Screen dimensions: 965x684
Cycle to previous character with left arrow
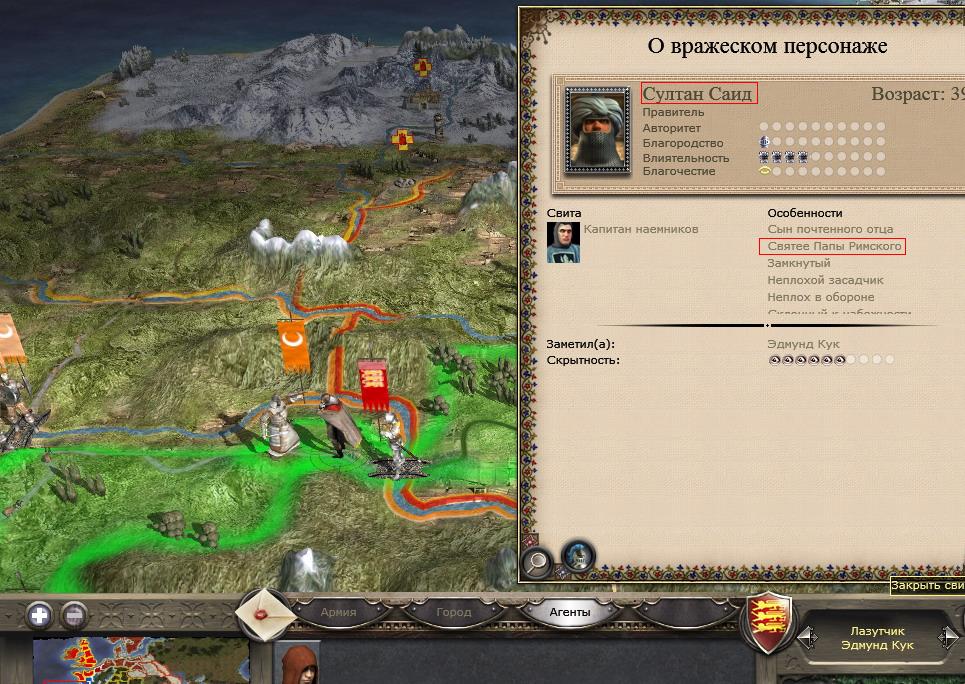click(x=805, y=637)
